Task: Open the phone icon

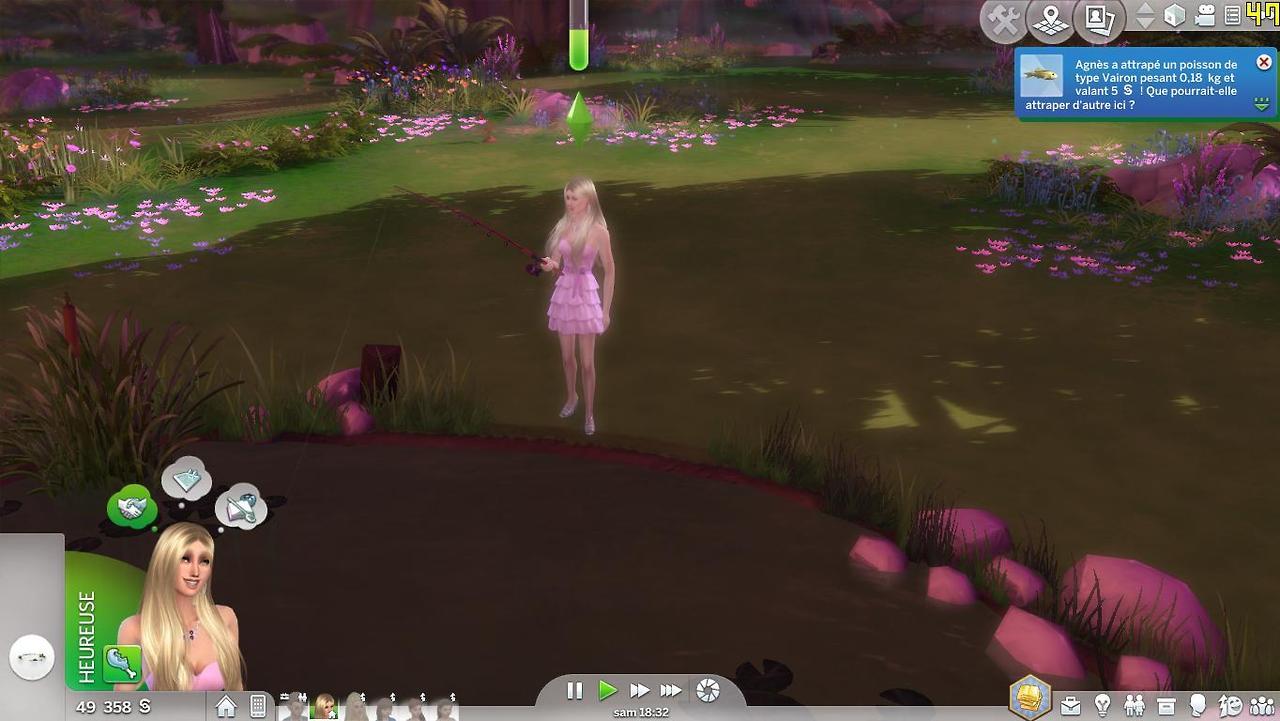Action: pyautogui.click(x=258, y=706)
